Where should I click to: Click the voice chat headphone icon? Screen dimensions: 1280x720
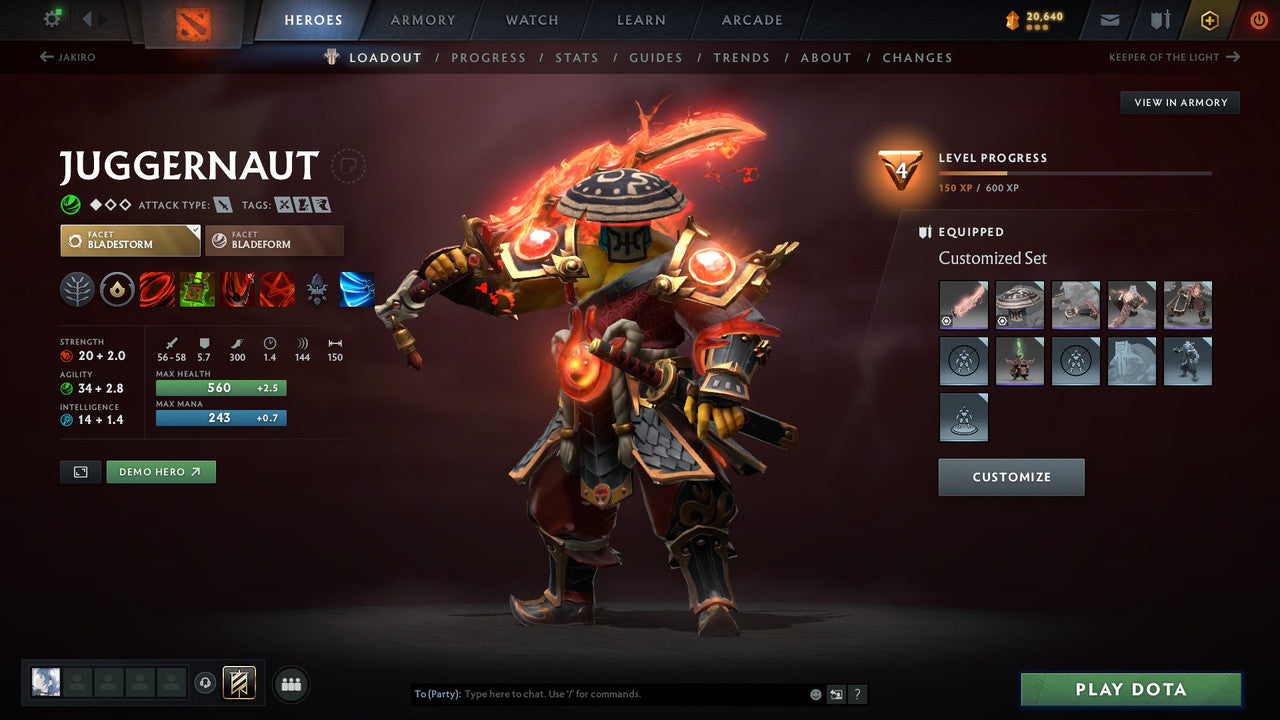(x=206, y=683)
